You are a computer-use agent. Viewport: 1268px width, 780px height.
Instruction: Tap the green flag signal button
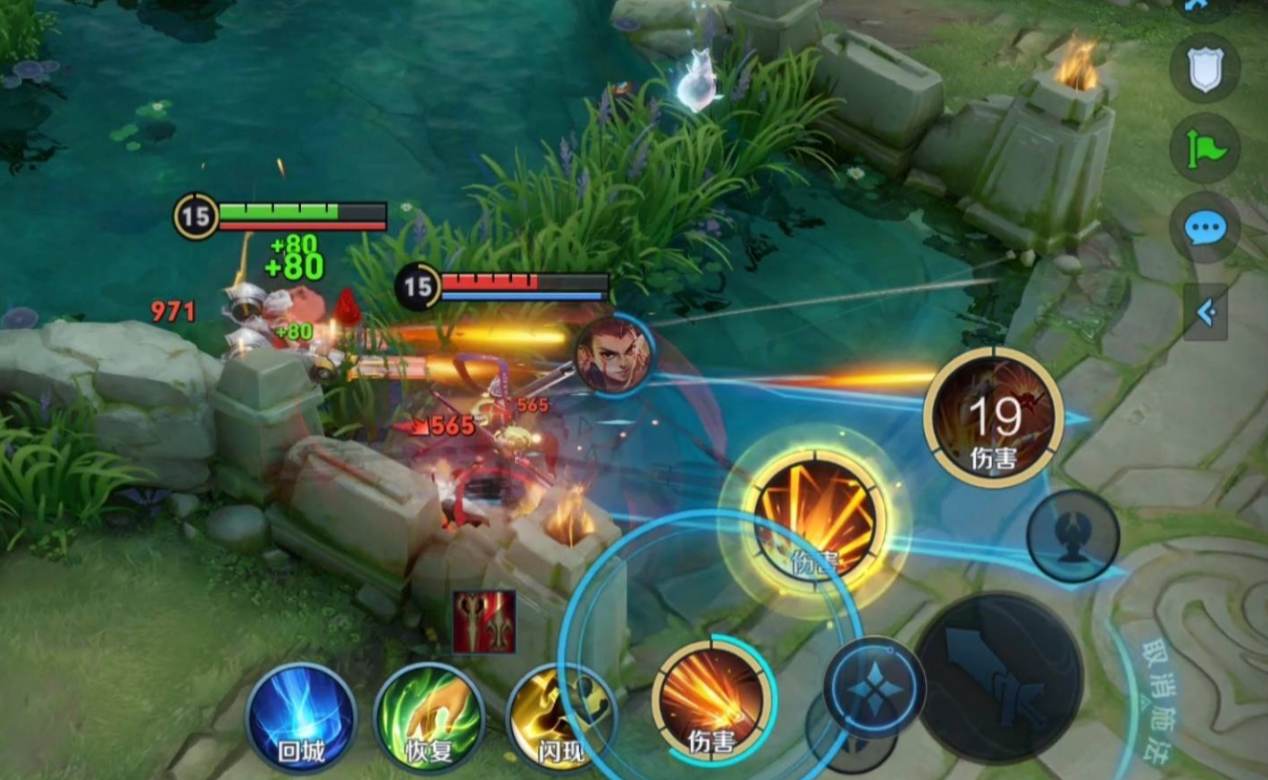(x=1205, y=149)
